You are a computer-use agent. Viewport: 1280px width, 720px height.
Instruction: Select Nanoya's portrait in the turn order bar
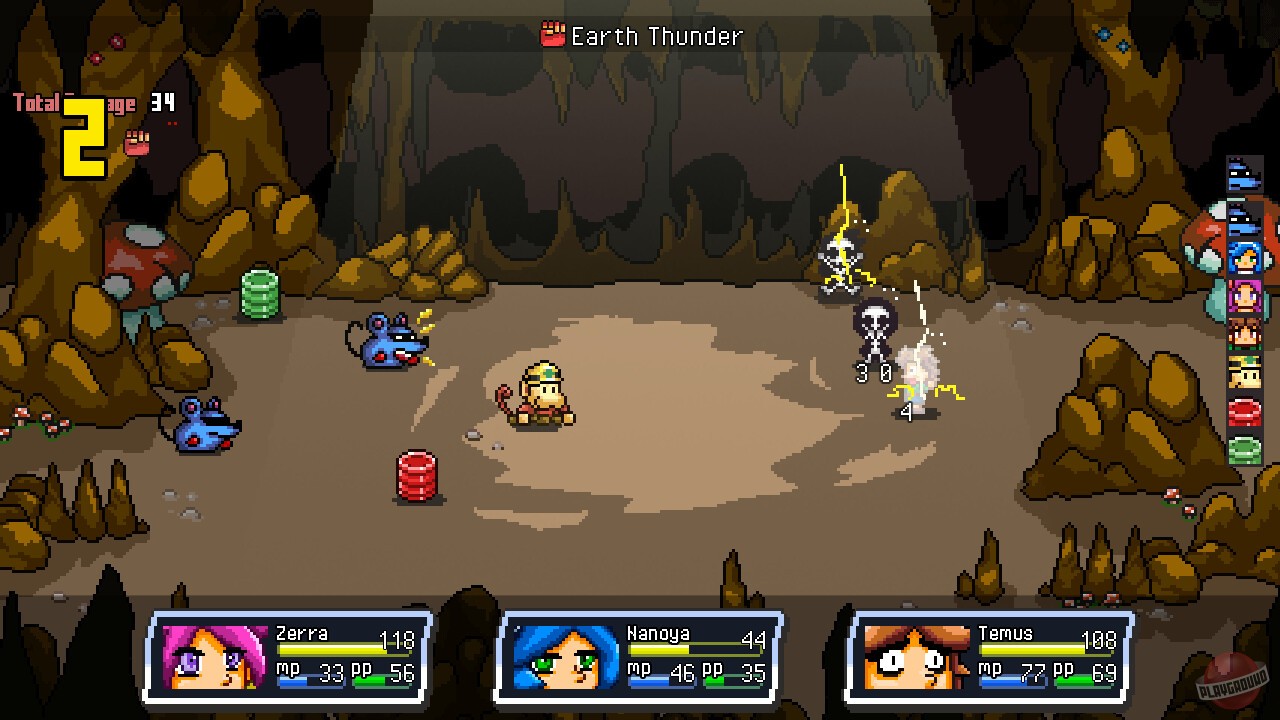(1244, 257)
